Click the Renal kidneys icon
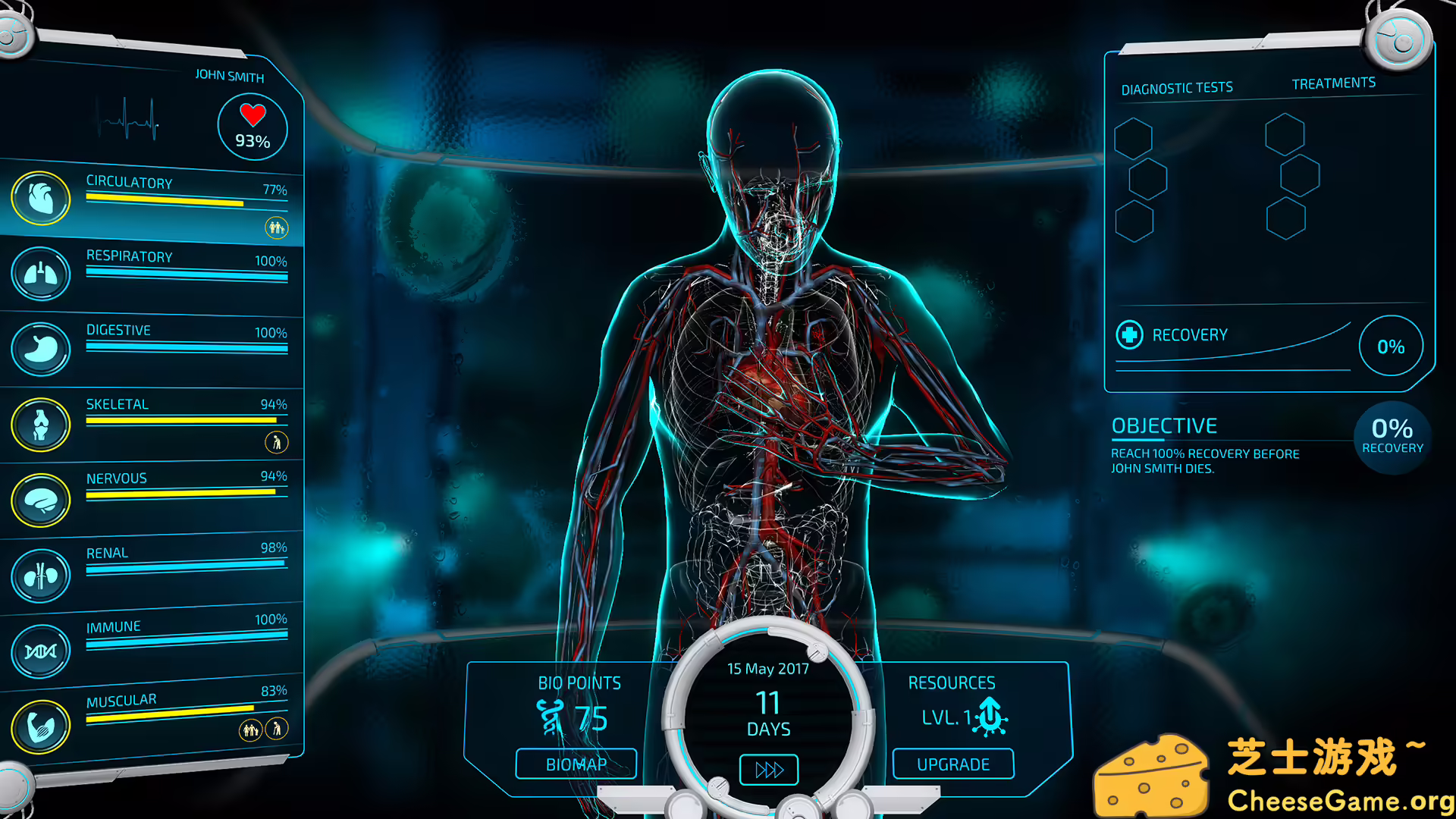 click(42, 575)
